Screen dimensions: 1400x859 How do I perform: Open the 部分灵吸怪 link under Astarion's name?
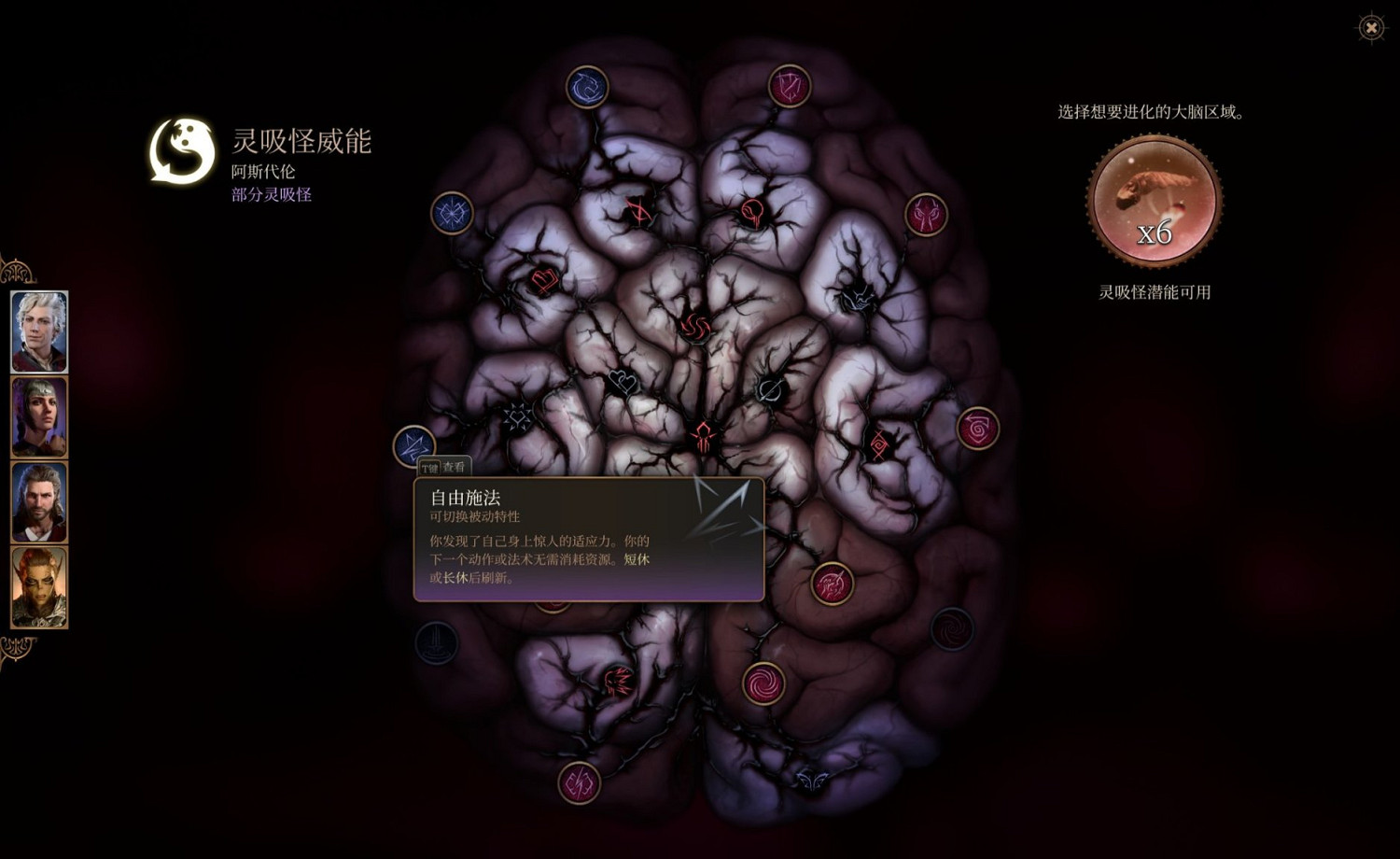tap(271, 194)
